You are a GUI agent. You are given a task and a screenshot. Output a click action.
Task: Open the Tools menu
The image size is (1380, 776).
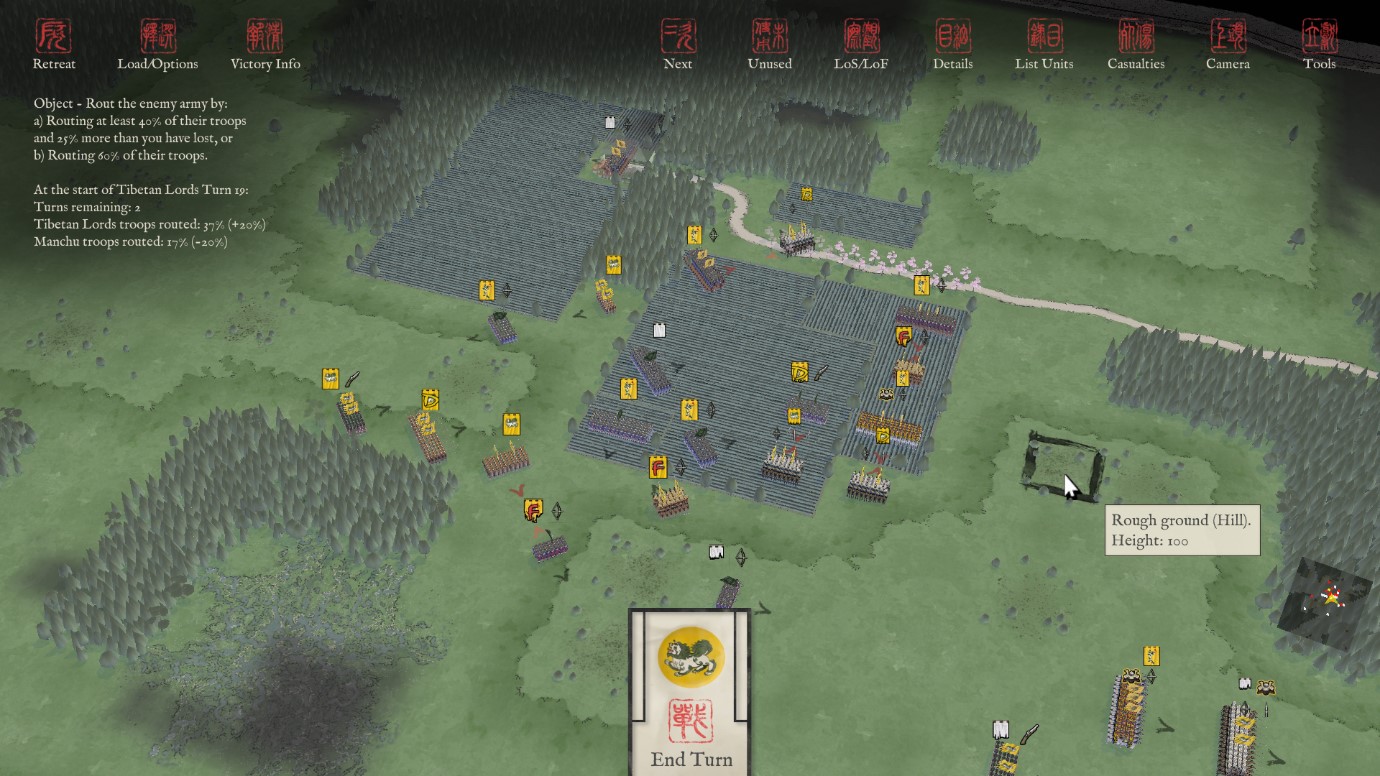point(1319,45)
